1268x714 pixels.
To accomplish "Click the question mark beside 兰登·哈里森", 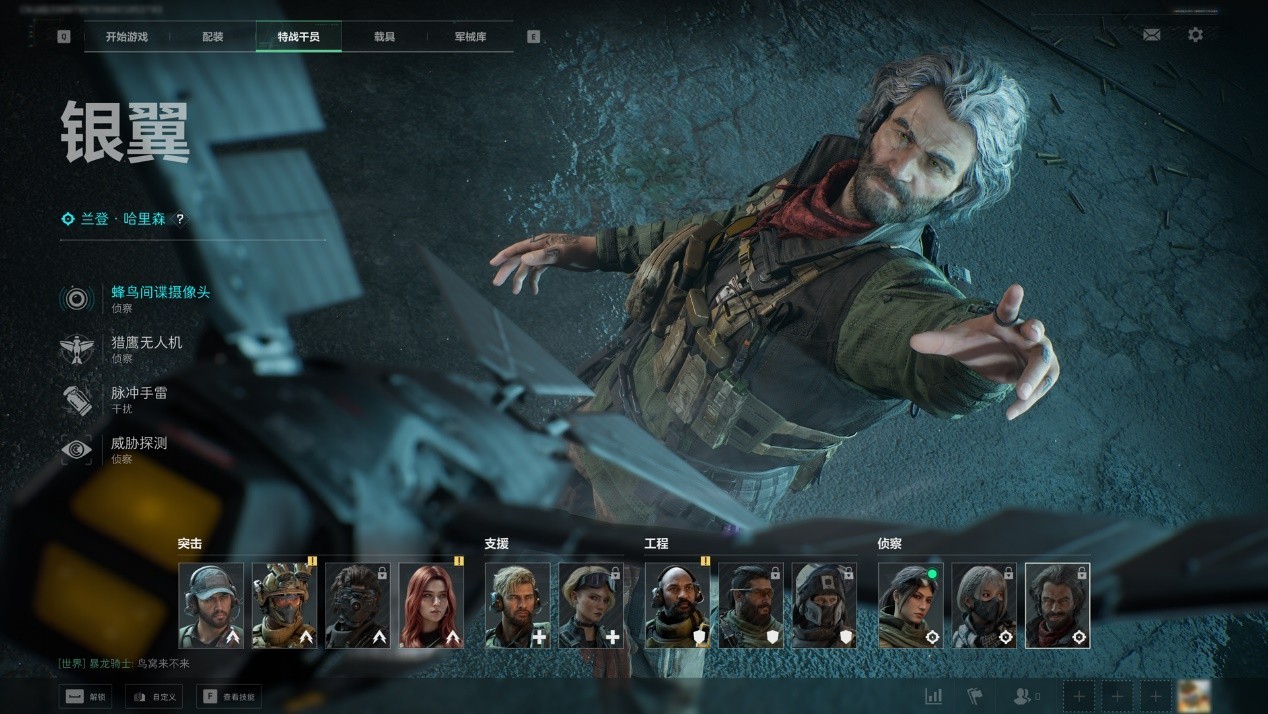I will [180, 219].
